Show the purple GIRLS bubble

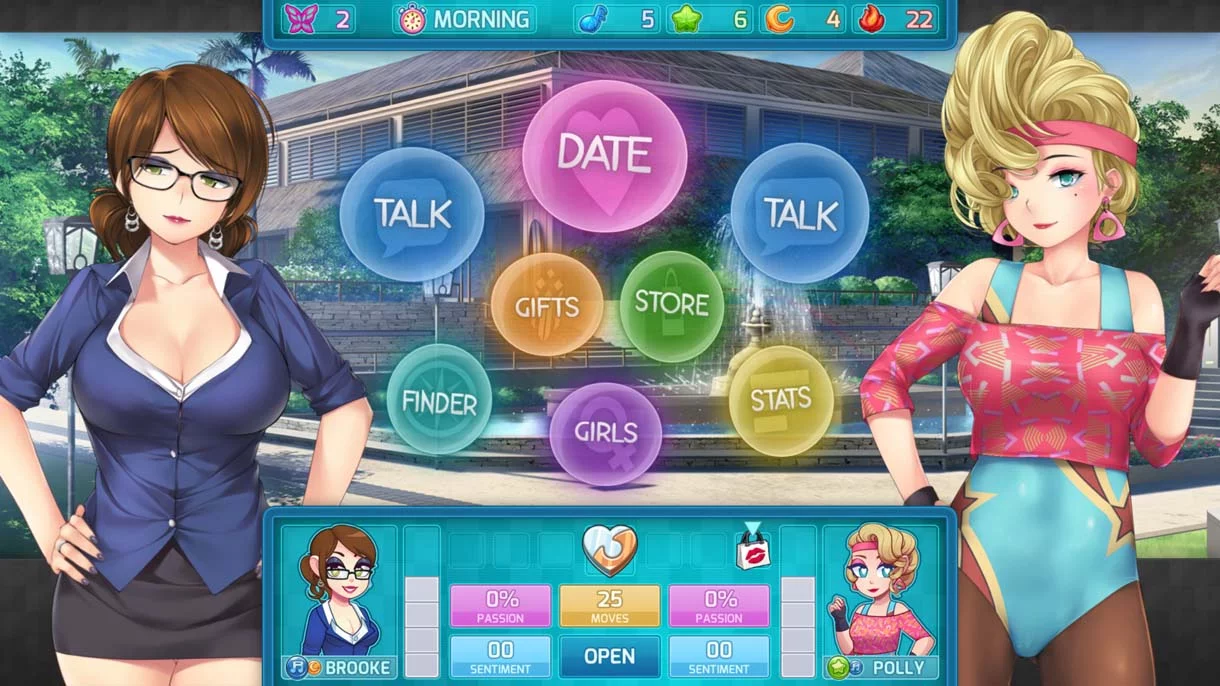click(x=605, y=434)
